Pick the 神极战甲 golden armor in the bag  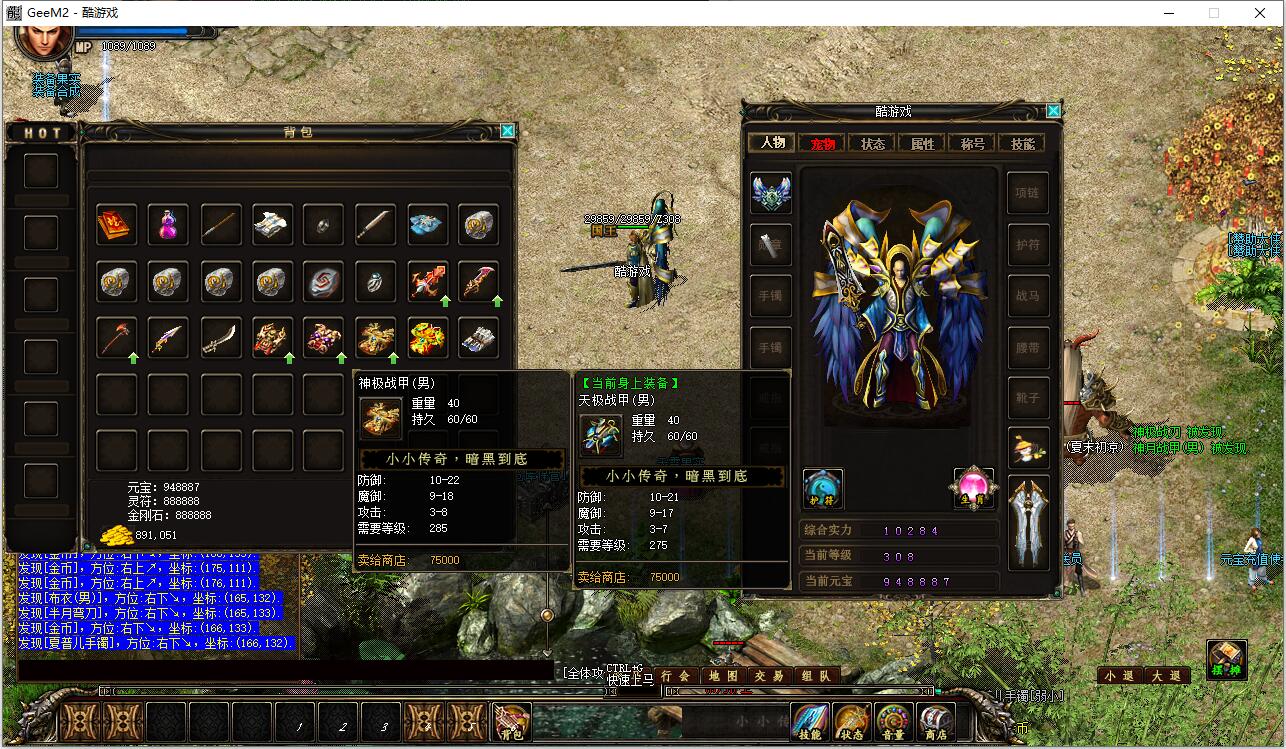376,339
